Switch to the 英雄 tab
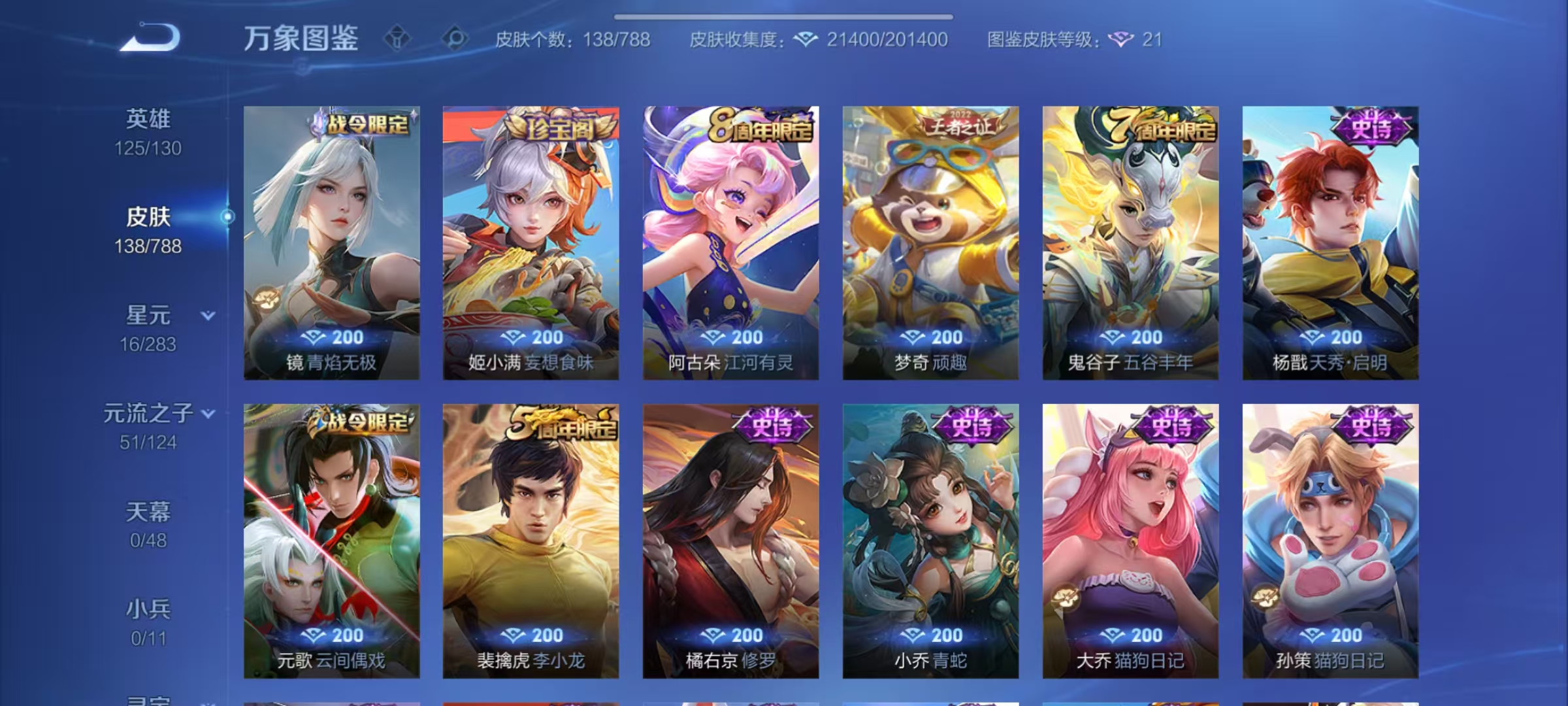The image size is (1568, 706). click(x=150, y=118)
